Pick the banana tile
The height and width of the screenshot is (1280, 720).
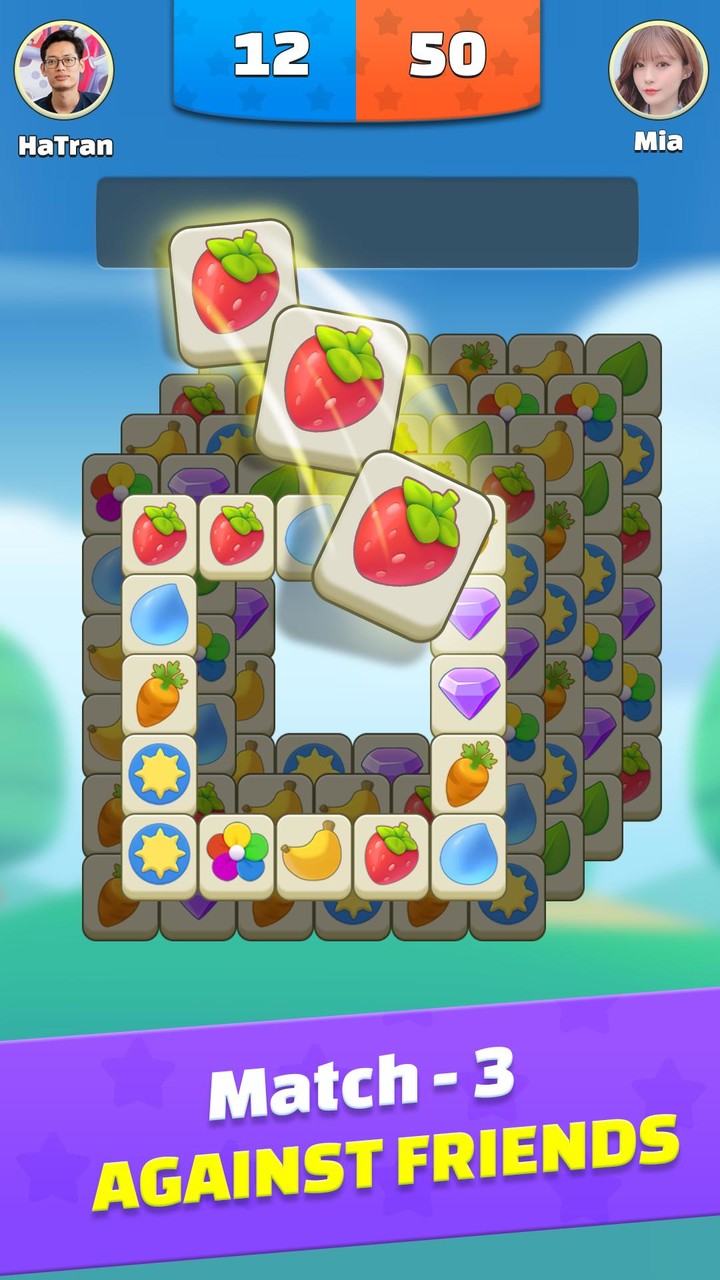point(314,855)
